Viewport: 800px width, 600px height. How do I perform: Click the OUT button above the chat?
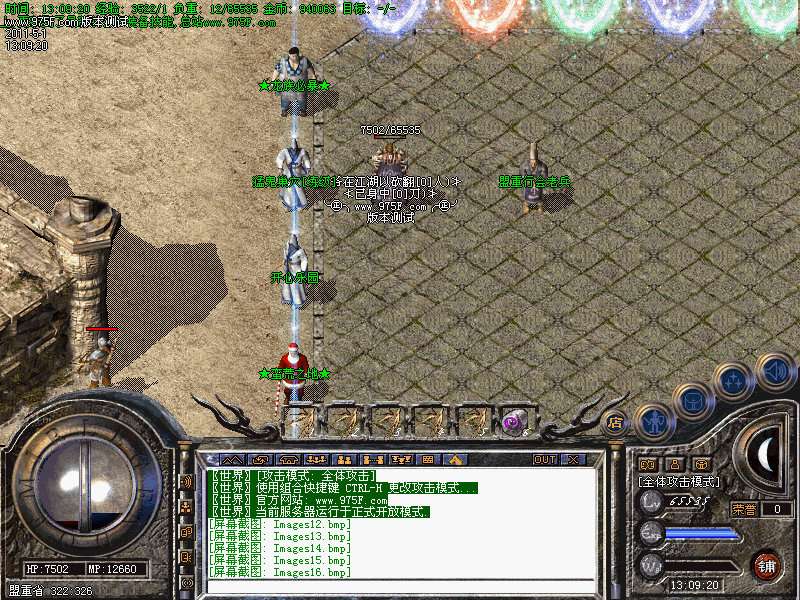545,460
